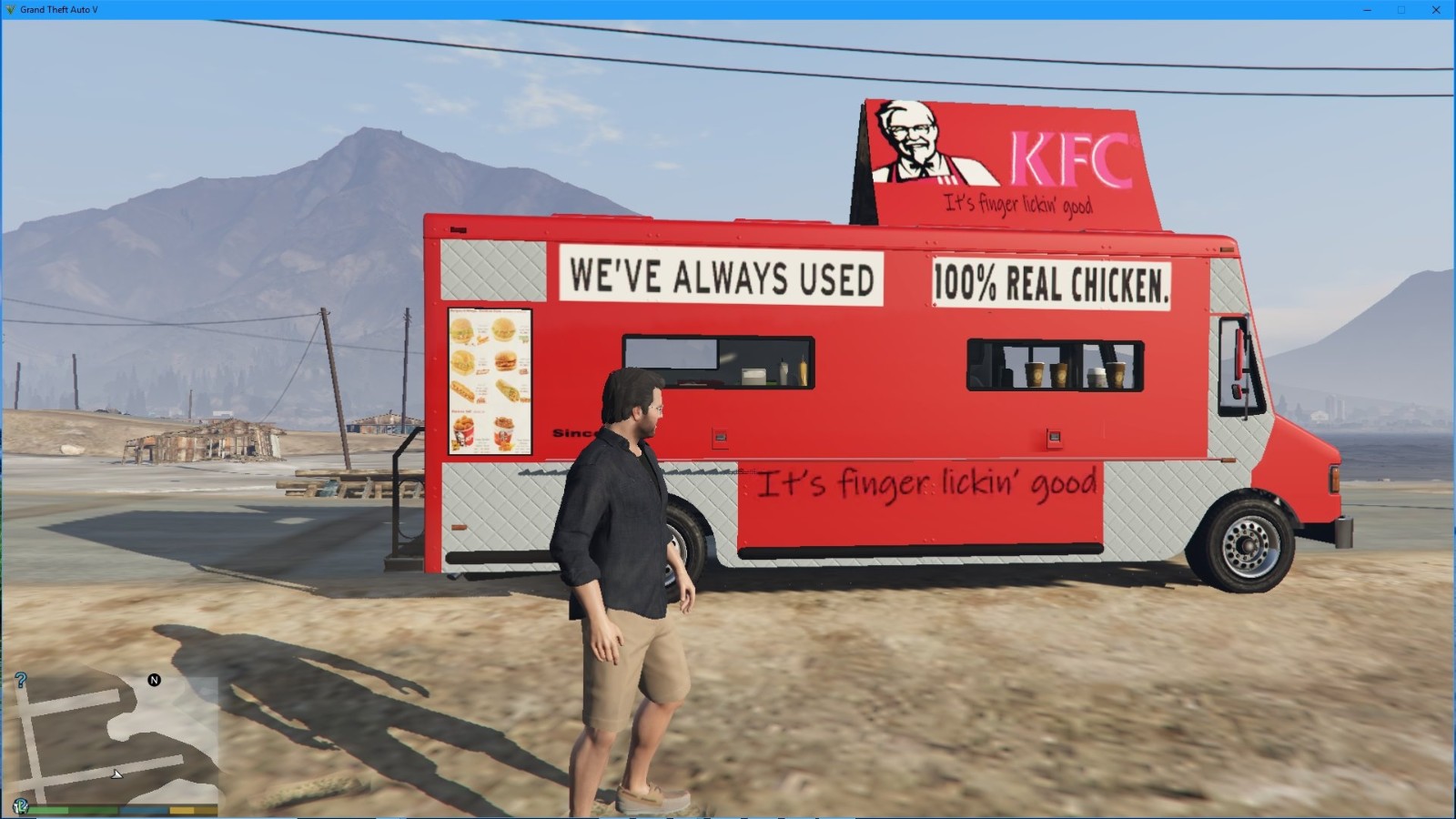1456x819 pixels.
Task: Click the 'It's finger lickin' good' slogan on the truck
Action: 928,482
